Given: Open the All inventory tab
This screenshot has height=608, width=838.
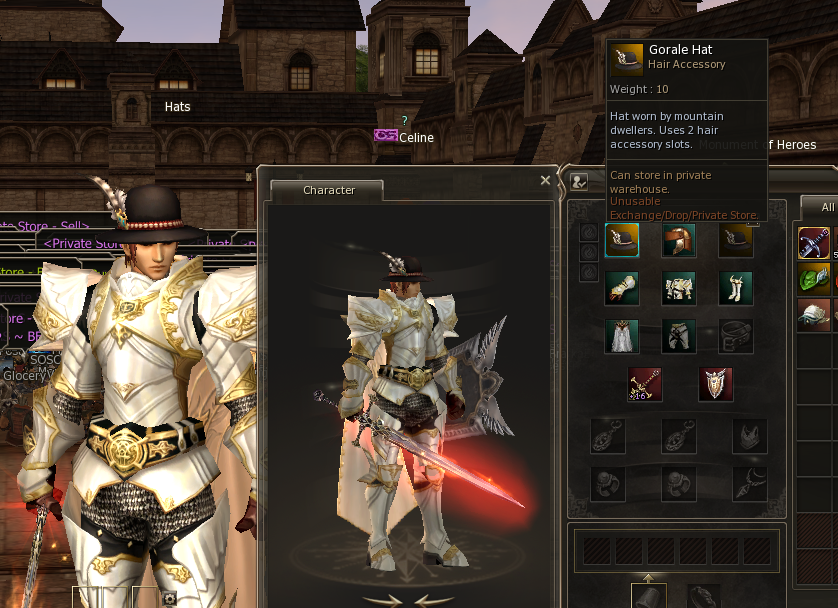Looking at the screenshot, I should (826, 207).
